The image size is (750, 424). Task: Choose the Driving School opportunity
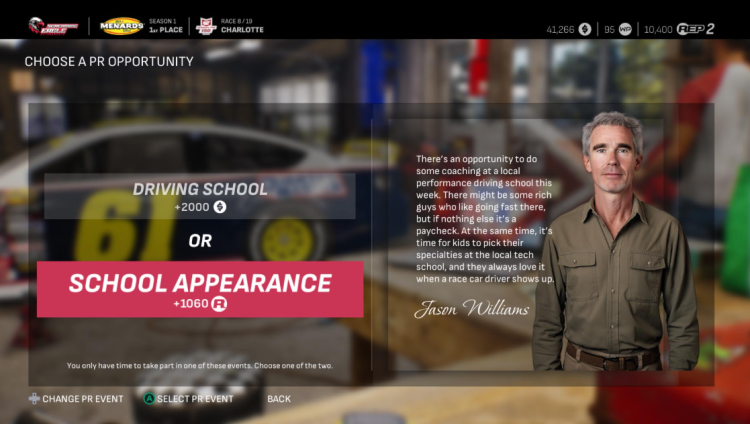pos(200,196)
